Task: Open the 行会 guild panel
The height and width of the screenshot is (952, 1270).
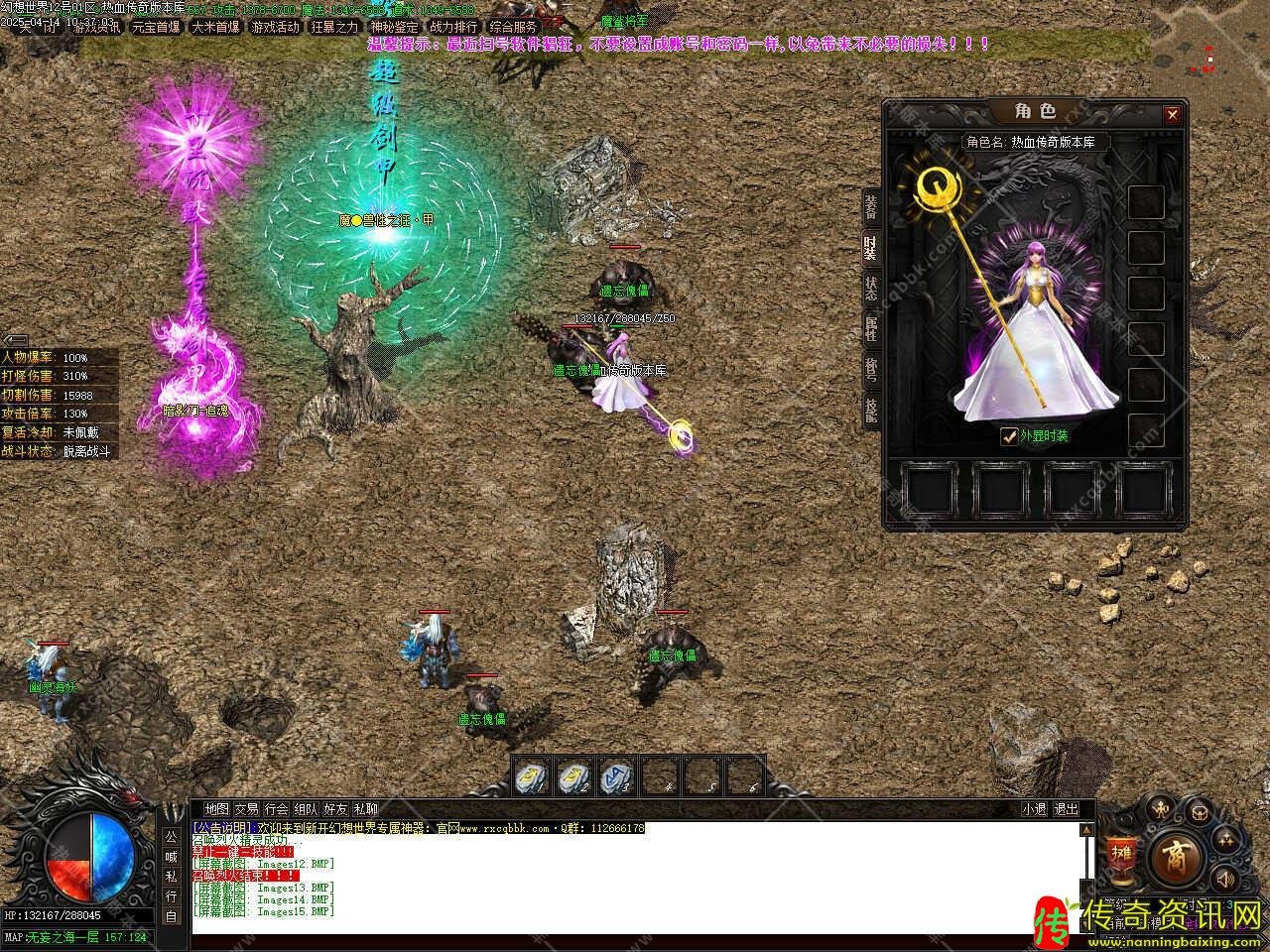Action: pyautogui.click(x=276, y=809)
